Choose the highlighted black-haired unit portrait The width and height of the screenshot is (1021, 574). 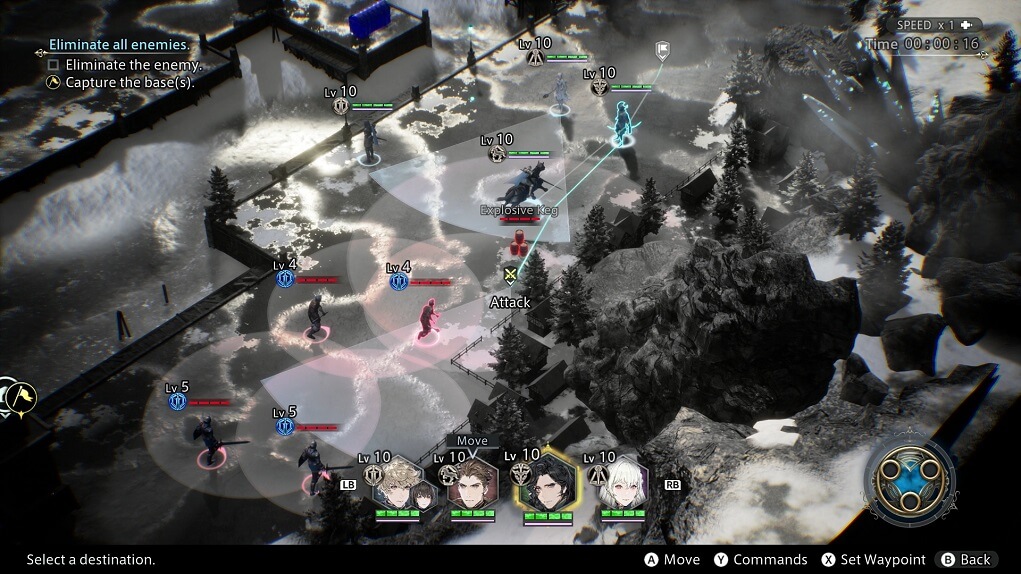(x=548, y=486)
